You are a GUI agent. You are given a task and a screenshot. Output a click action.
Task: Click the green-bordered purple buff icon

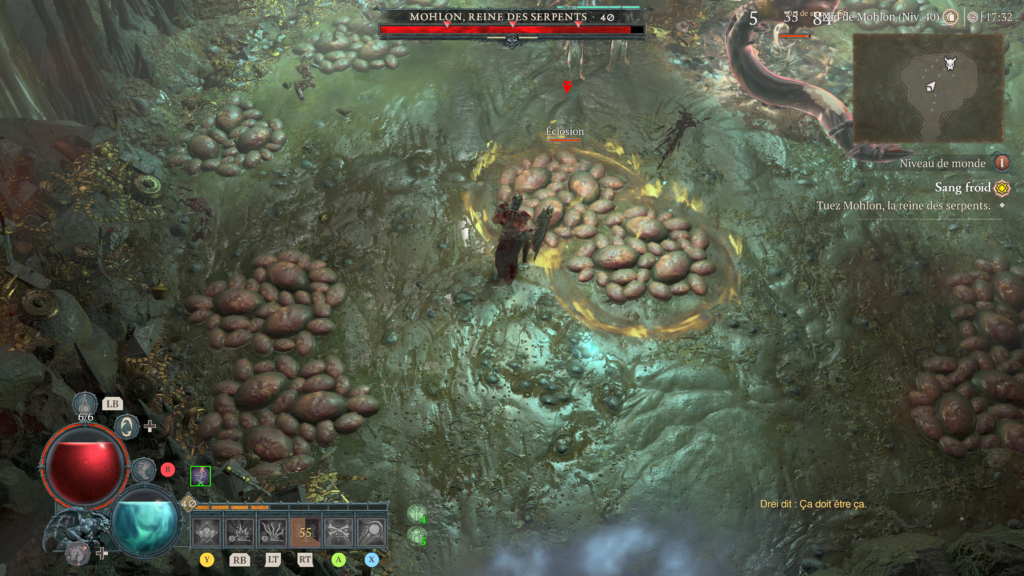click(200, 476)
